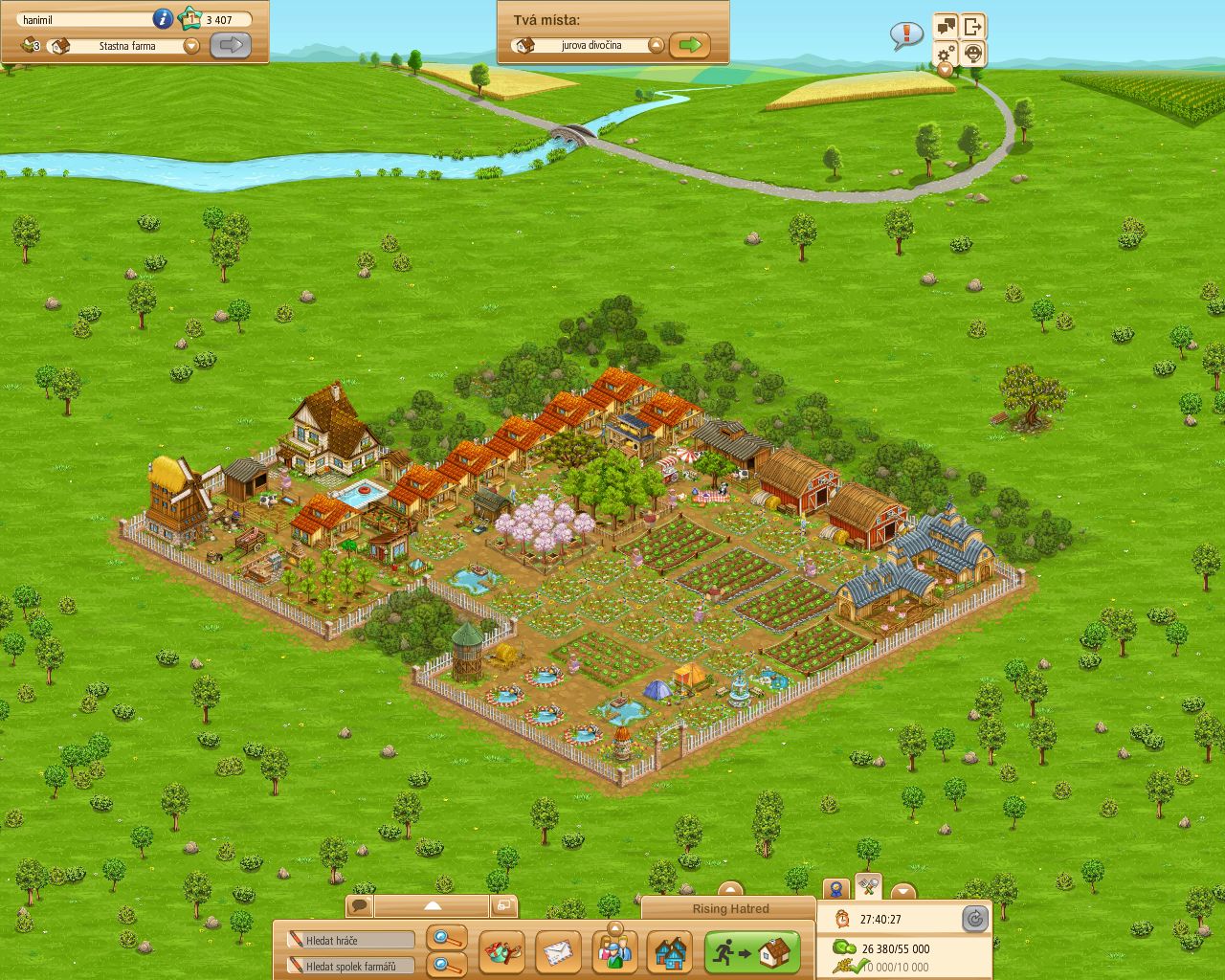Open the speech bubbles chat icon top right
The image size is (1225, 980).
(947, 26)
